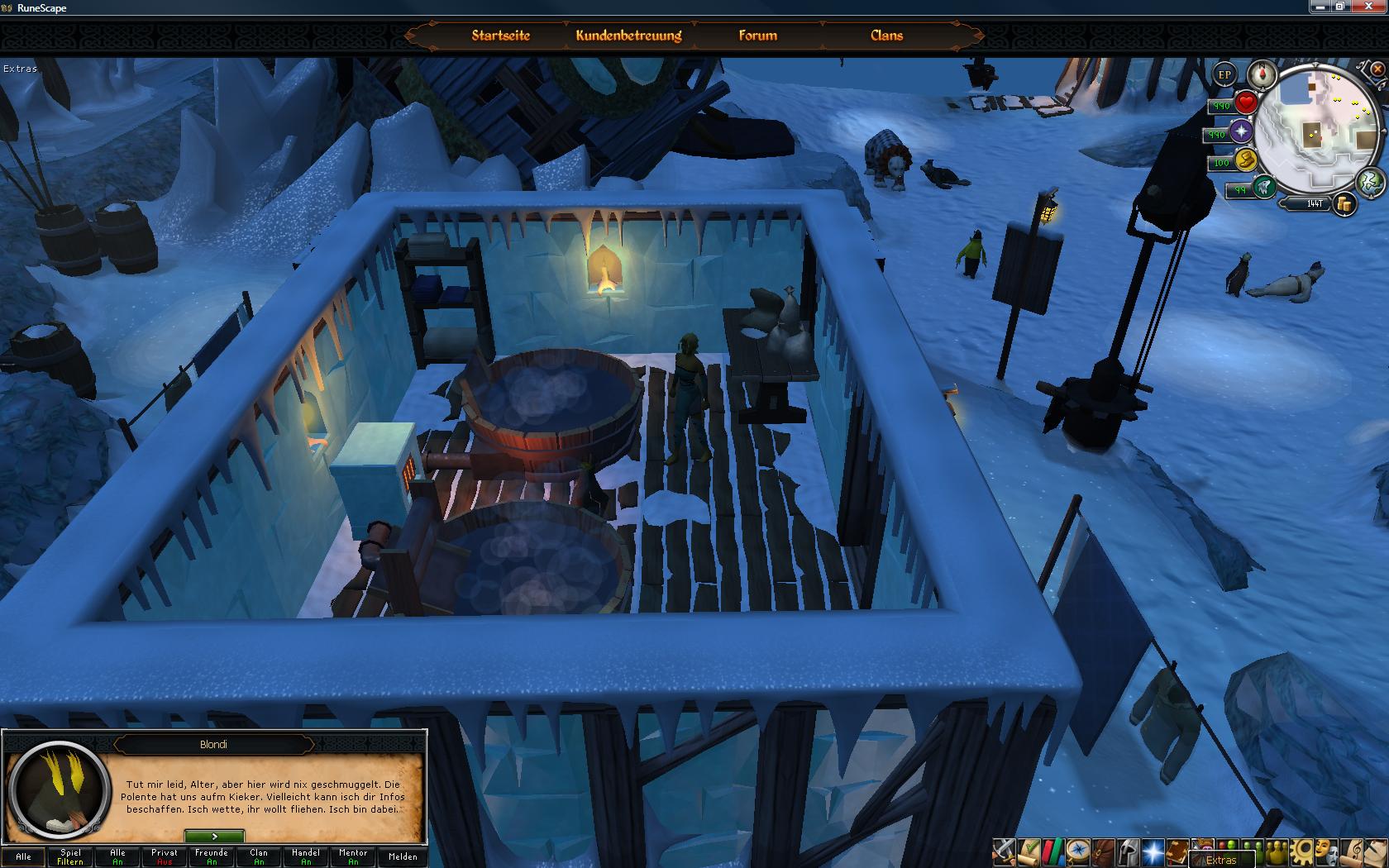Click the purple prayer star orb
The width and height of the screenshot is (1389, 868).
[x=1241, y=132]
